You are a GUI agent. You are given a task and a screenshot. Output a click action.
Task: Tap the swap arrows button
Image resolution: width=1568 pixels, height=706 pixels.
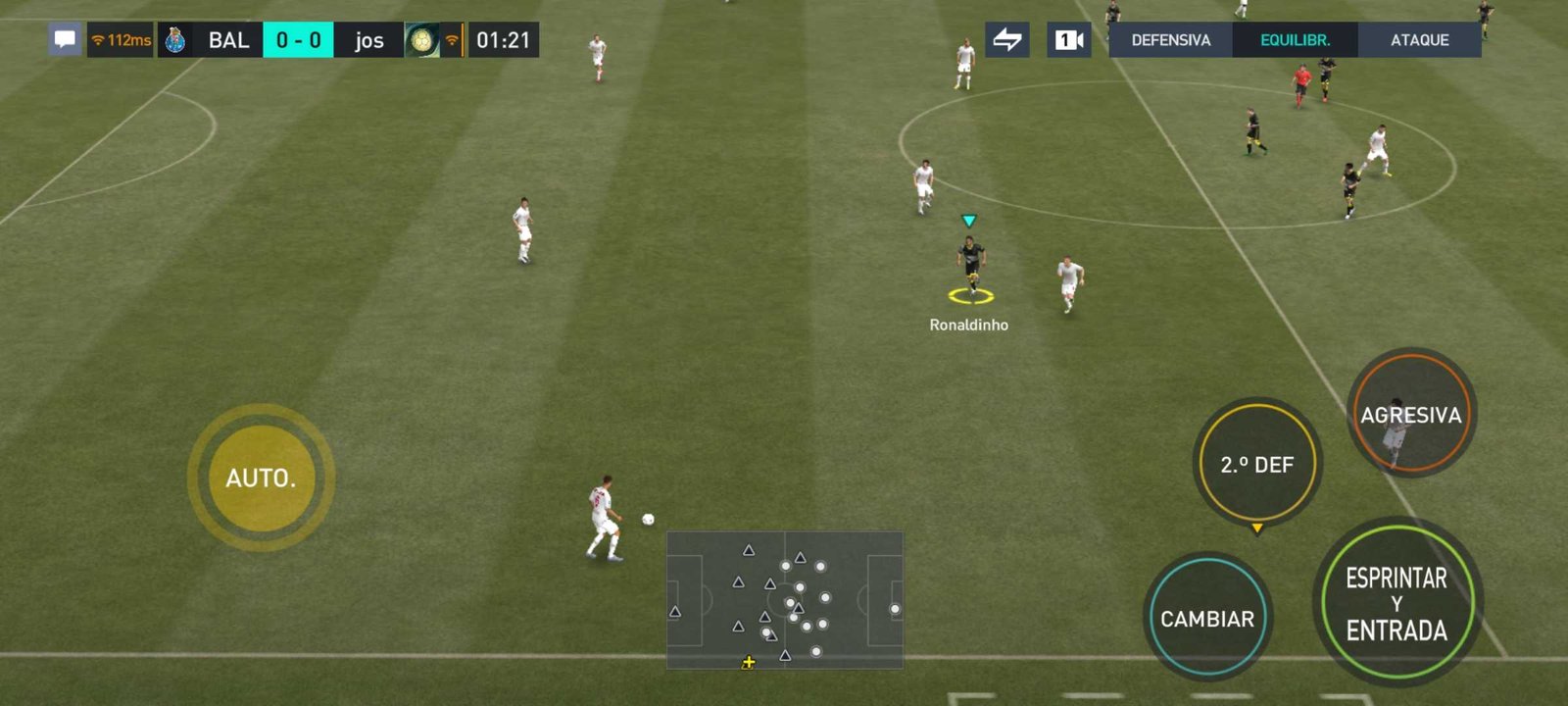click(1007, 40)
